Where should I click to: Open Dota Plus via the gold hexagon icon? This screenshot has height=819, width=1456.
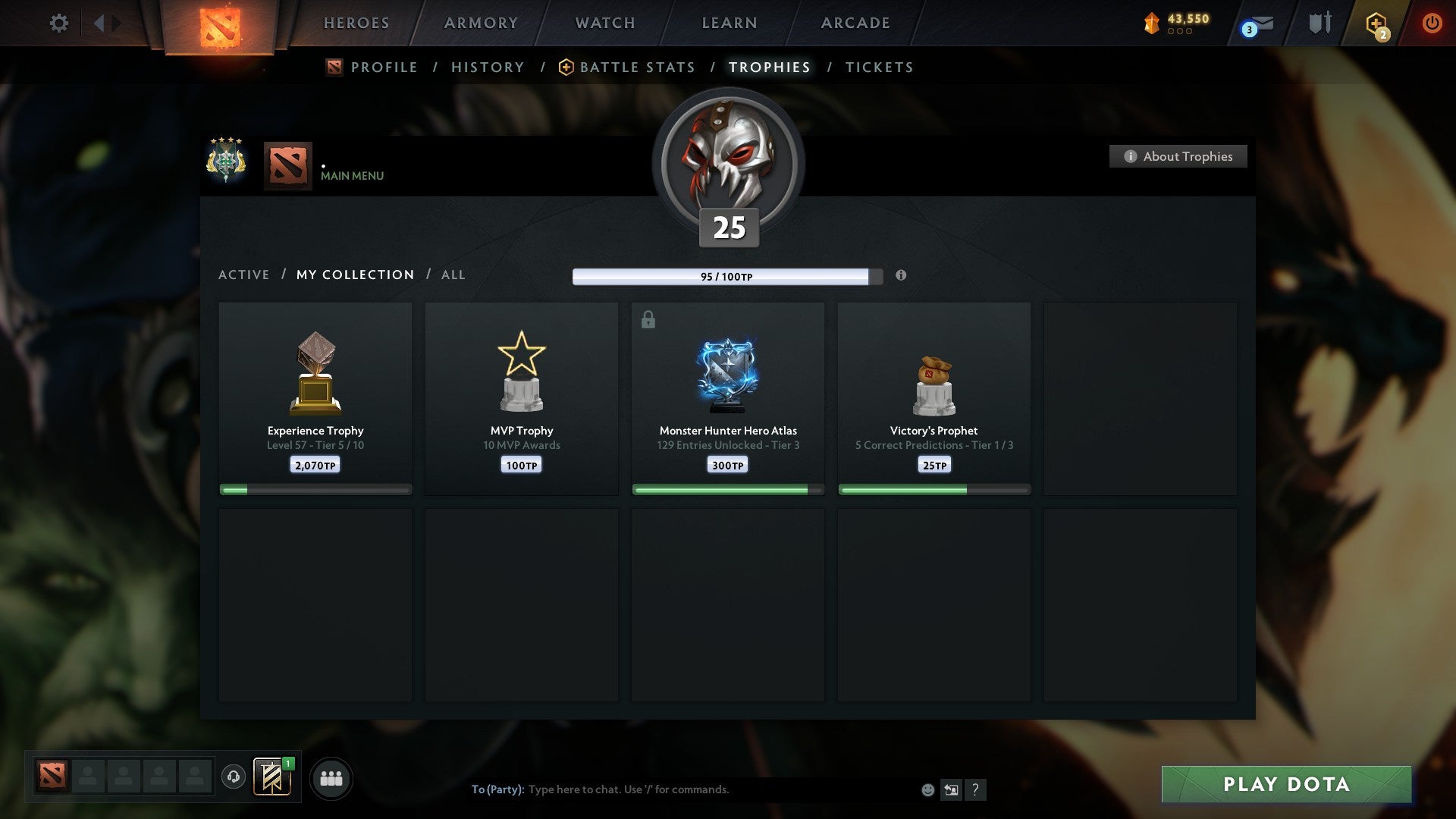1376,24
